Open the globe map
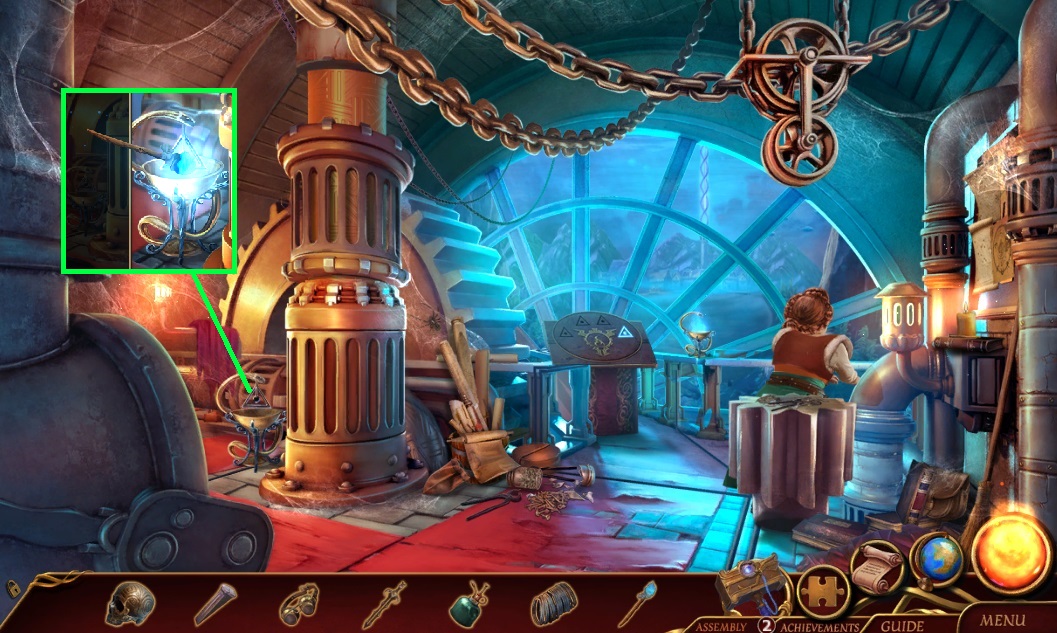 [x=935, y=562]
